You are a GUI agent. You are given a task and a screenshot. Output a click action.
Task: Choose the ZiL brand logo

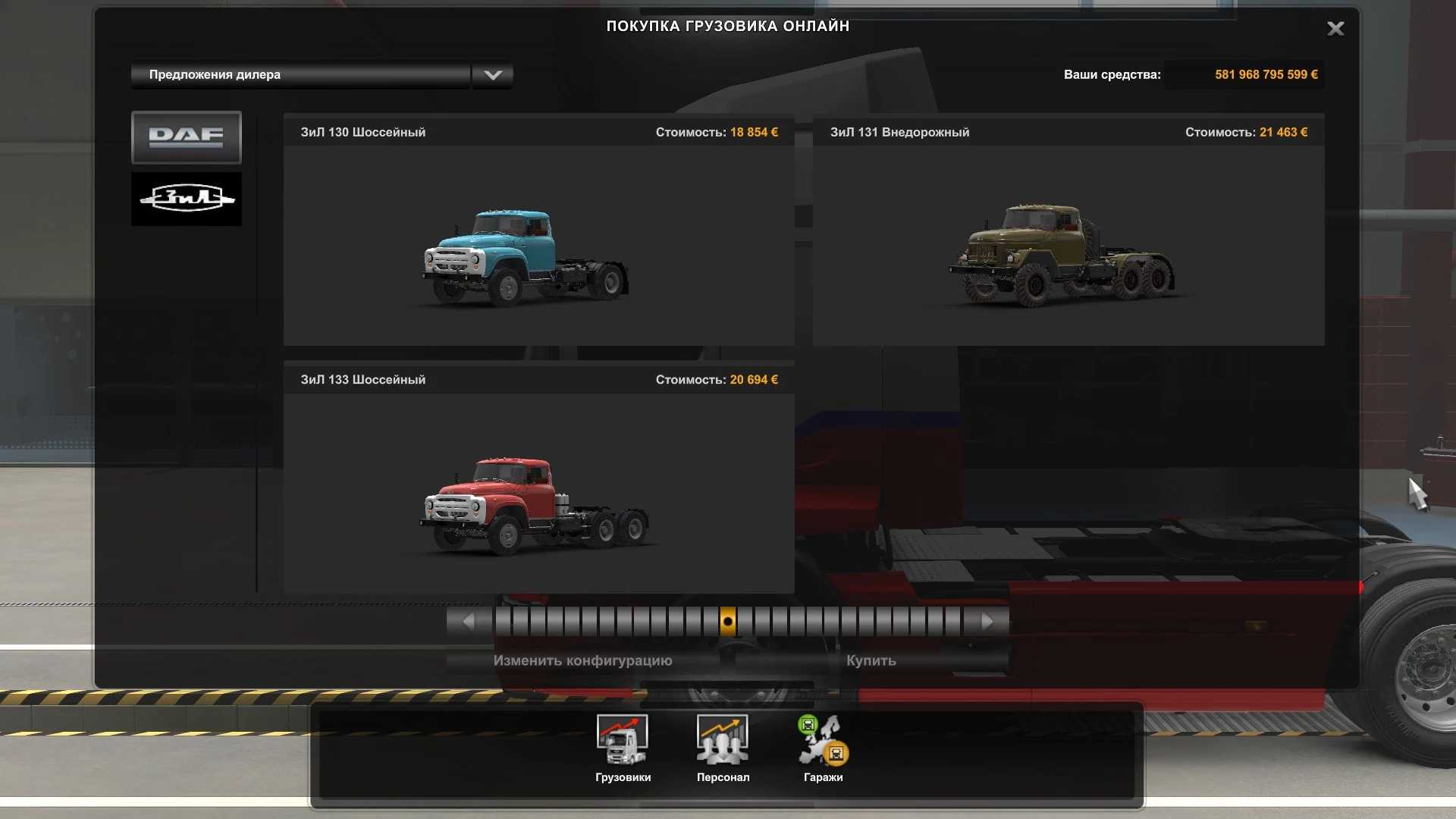pos(187,199)
